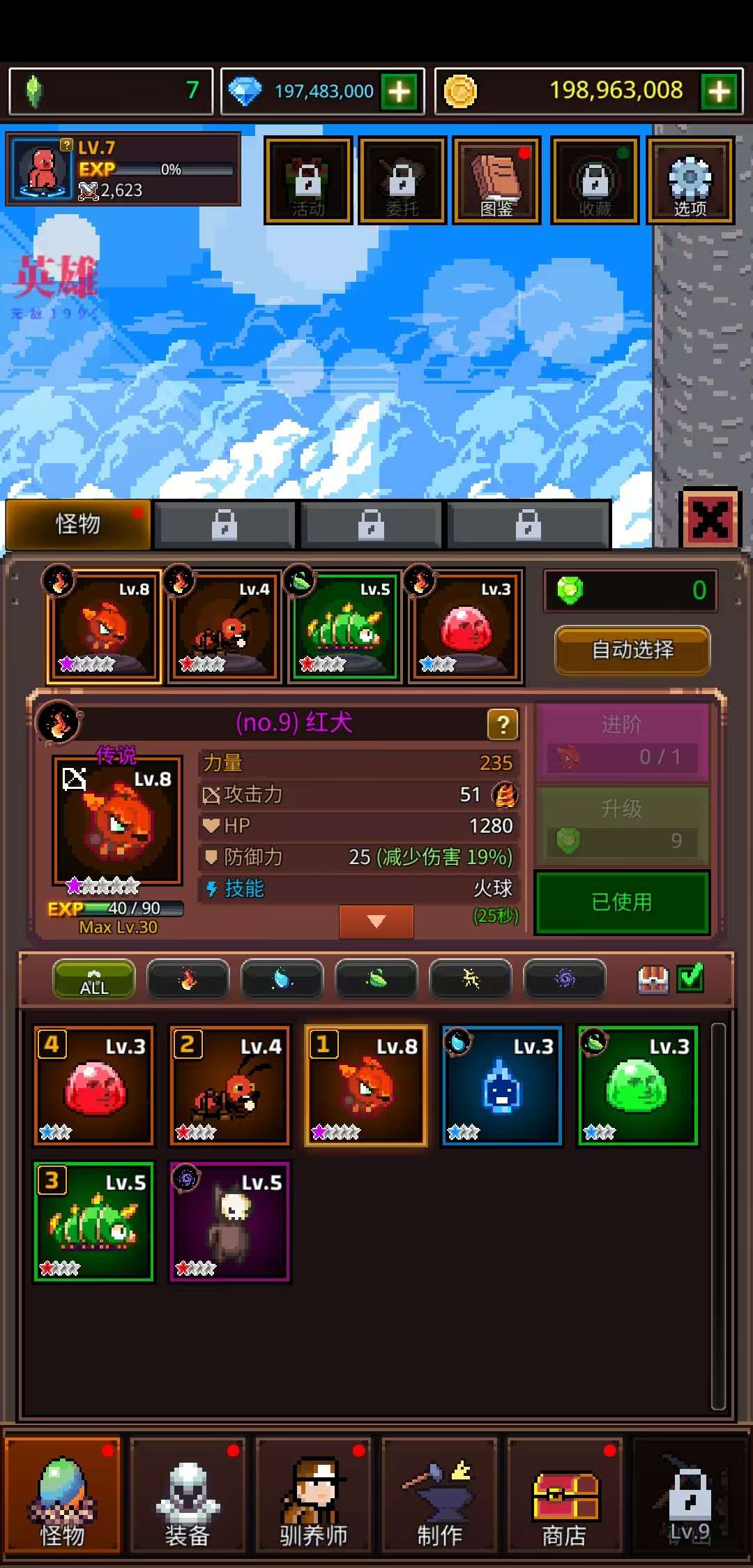The height and width of the screenshot is (1568, 753).
Task: Filter monsters by fire element
Action: point(188,979)
